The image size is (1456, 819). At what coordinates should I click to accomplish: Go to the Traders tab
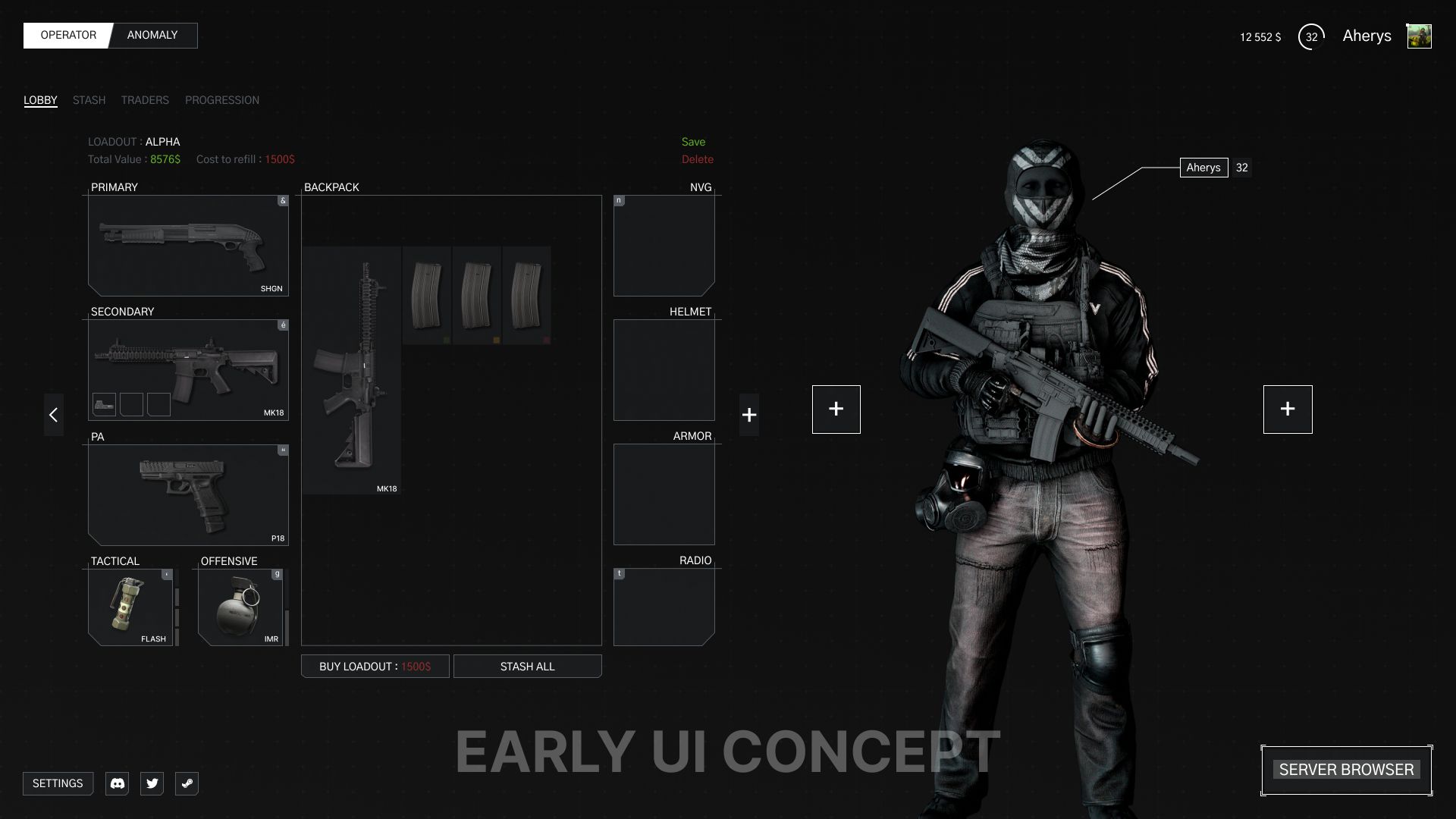[x=145, y=100]
